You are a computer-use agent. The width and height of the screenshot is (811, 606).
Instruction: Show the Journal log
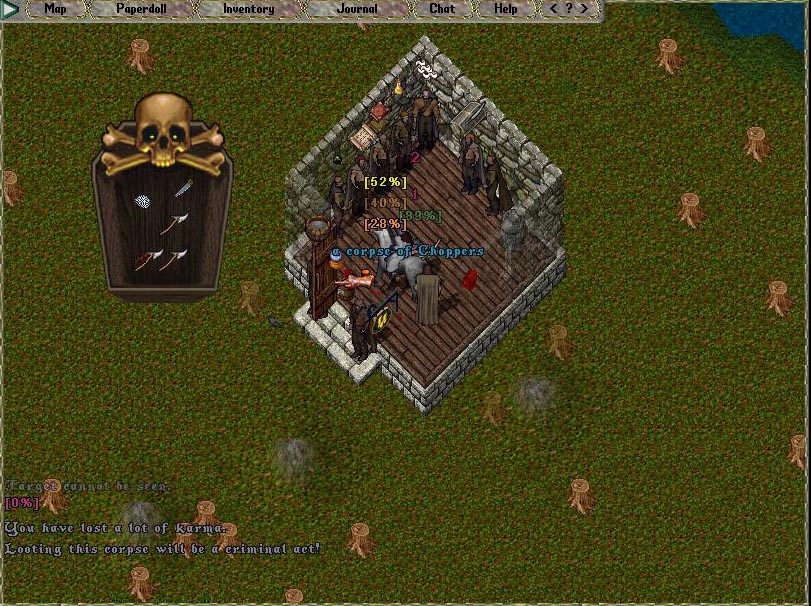pos(357,9)
